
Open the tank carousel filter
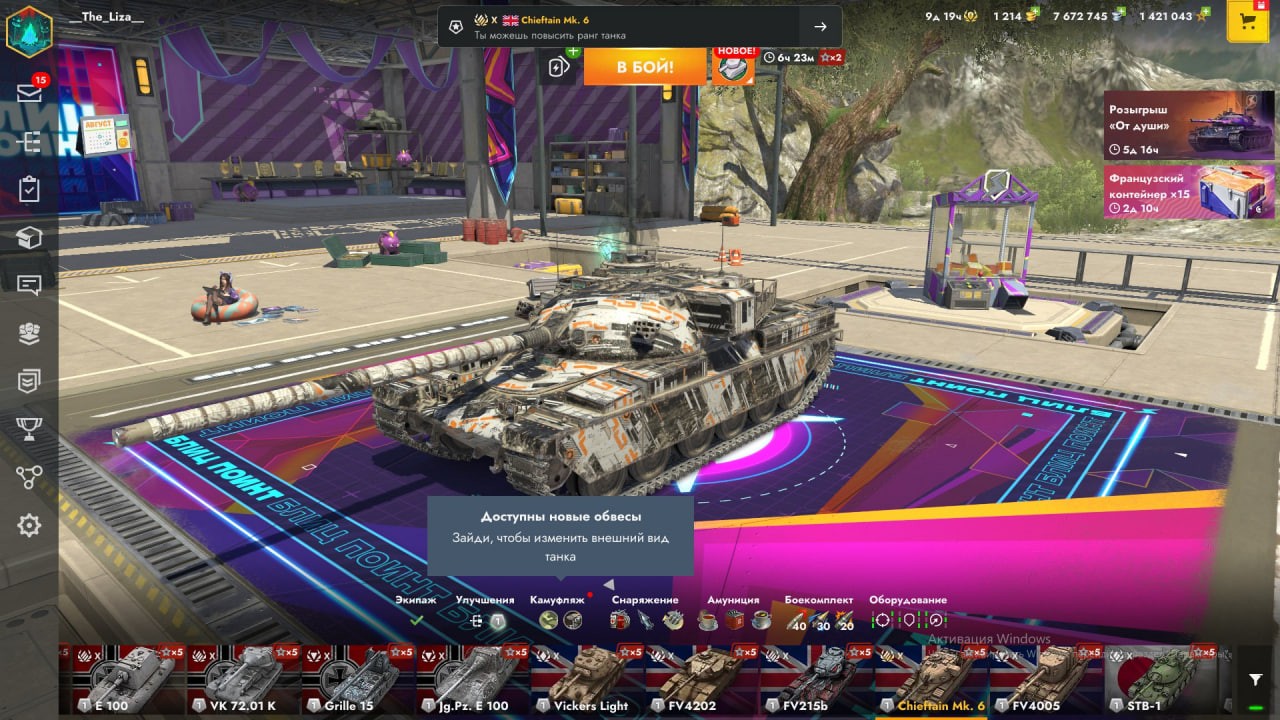1255,680
